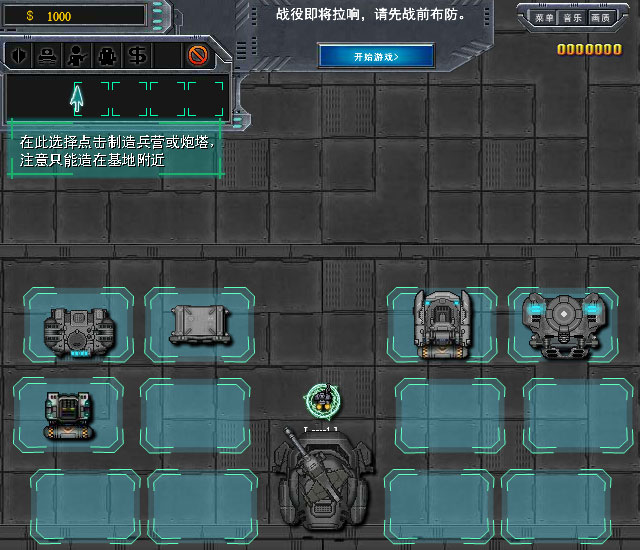This screenshot has height=550, width=640.
Task: Select the soldier with green selection ring
Action: coord(321,401)
